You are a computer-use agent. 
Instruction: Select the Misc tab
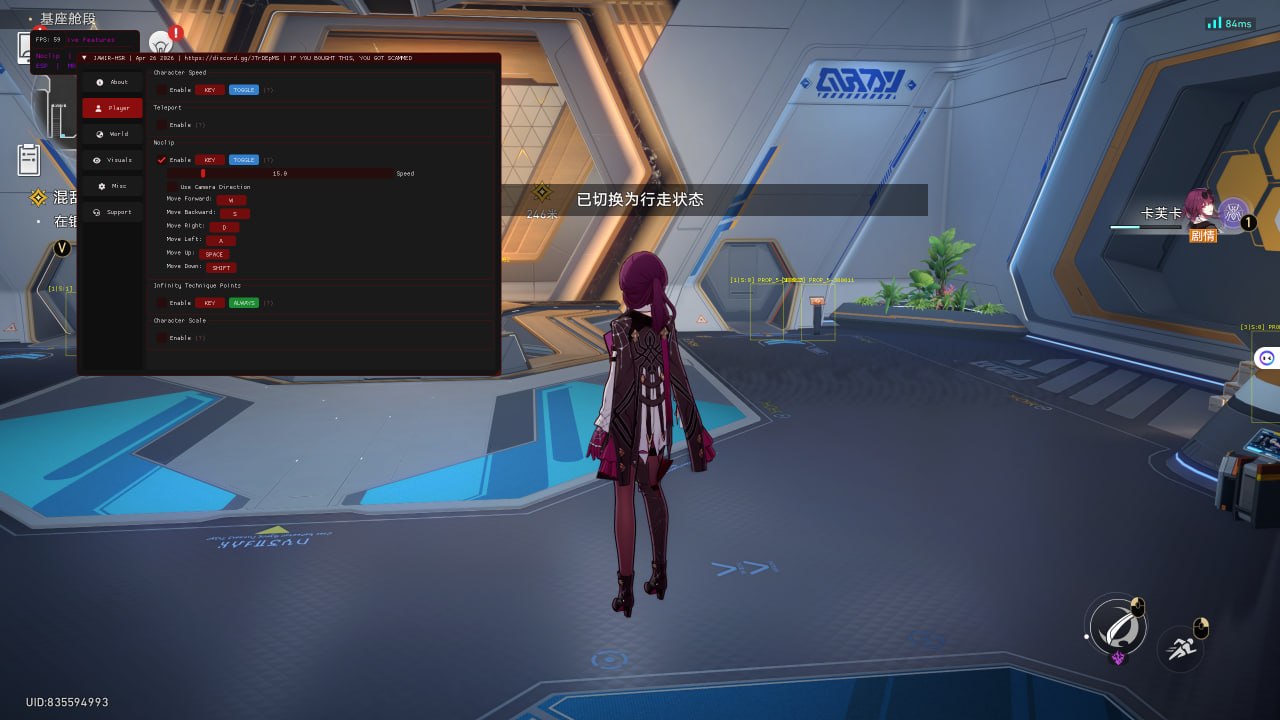(112, 186)
